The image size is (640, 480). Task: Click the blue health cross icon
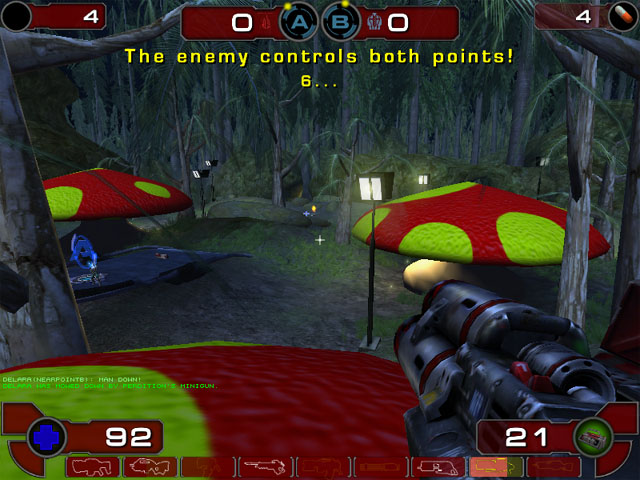tap(47, 436)
